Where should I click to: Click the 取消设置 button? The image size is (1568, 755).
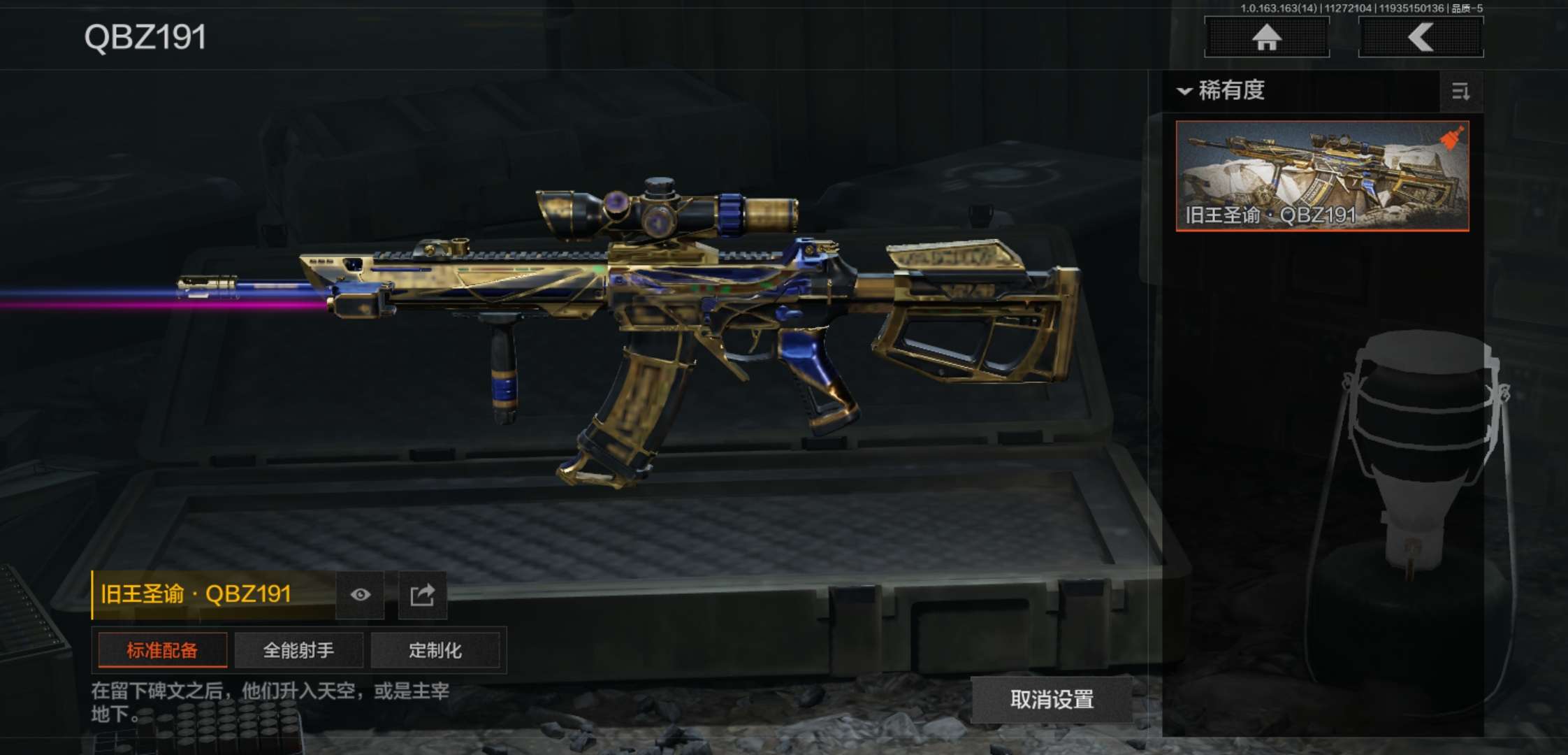tap(1052, 700)
